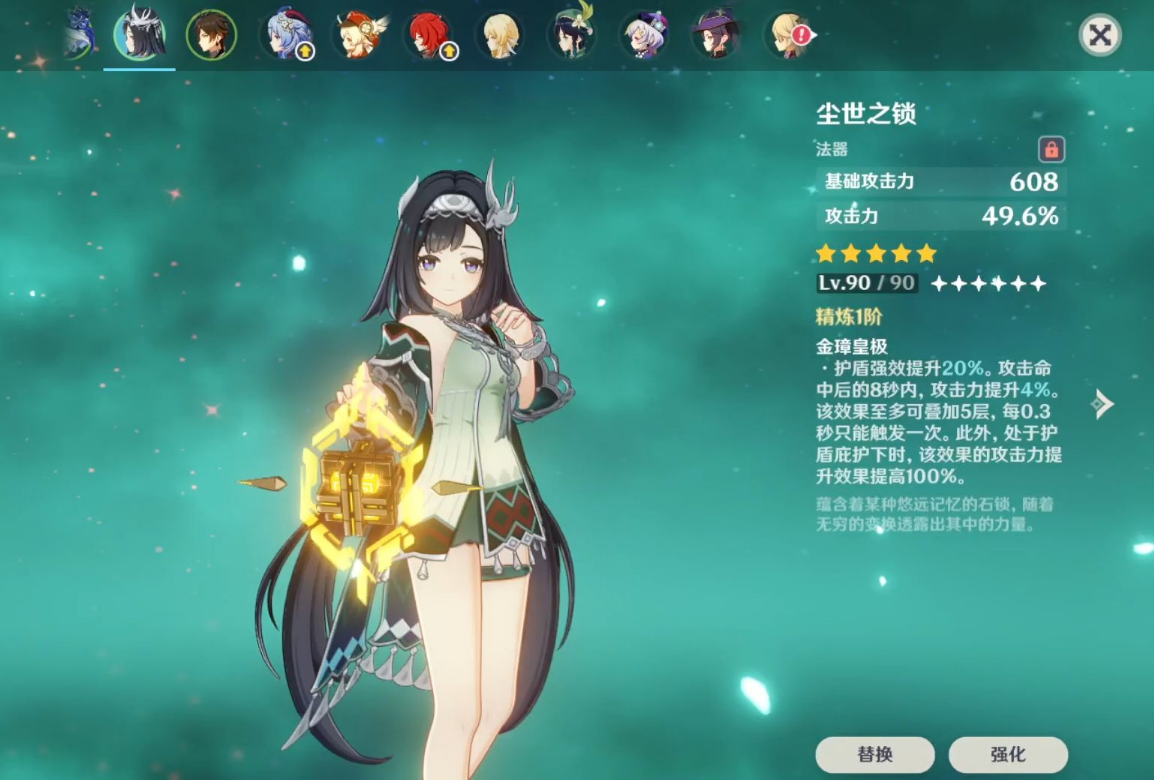Switch to Ganyu's blue-haired portrait
The width and height of the screenshot is (1154, 780).
pos(285,35)
